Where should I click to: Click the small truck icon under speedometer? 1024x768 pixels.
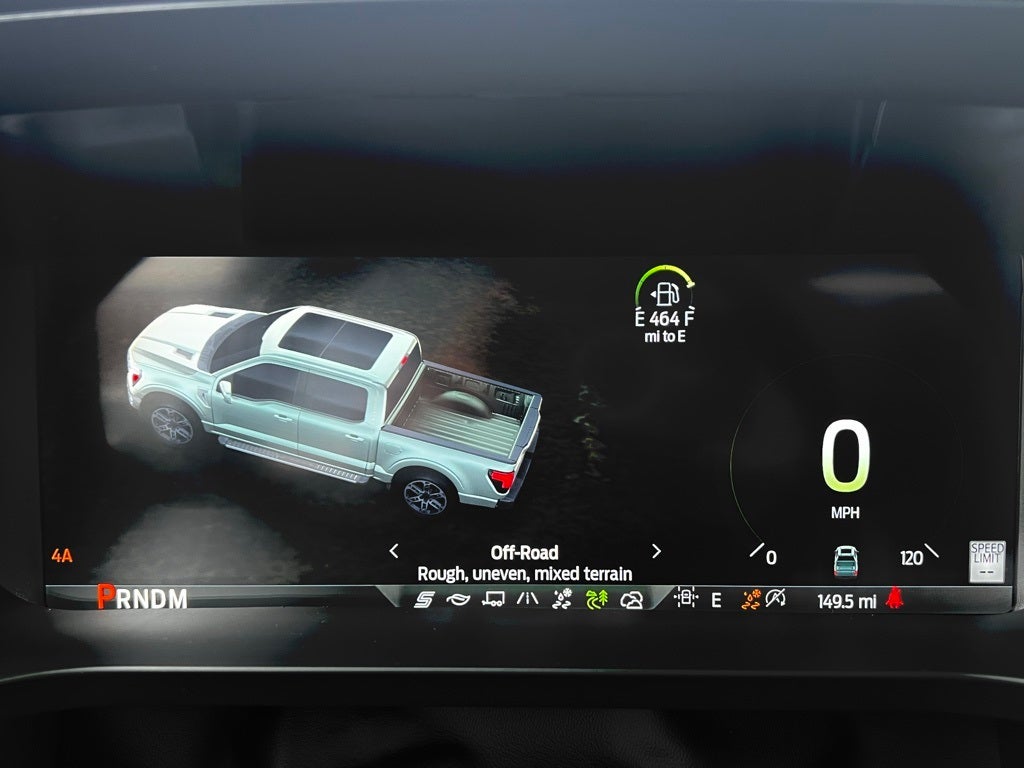coord(846,560)
